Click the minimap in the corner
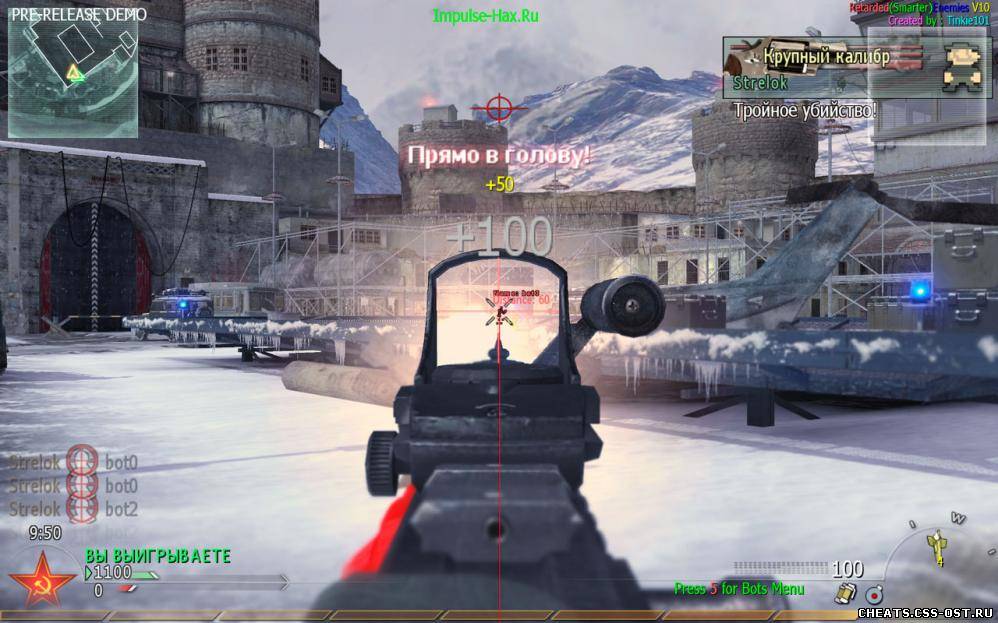The width and height of the screenshot is (998, 623). click(73, 73)
